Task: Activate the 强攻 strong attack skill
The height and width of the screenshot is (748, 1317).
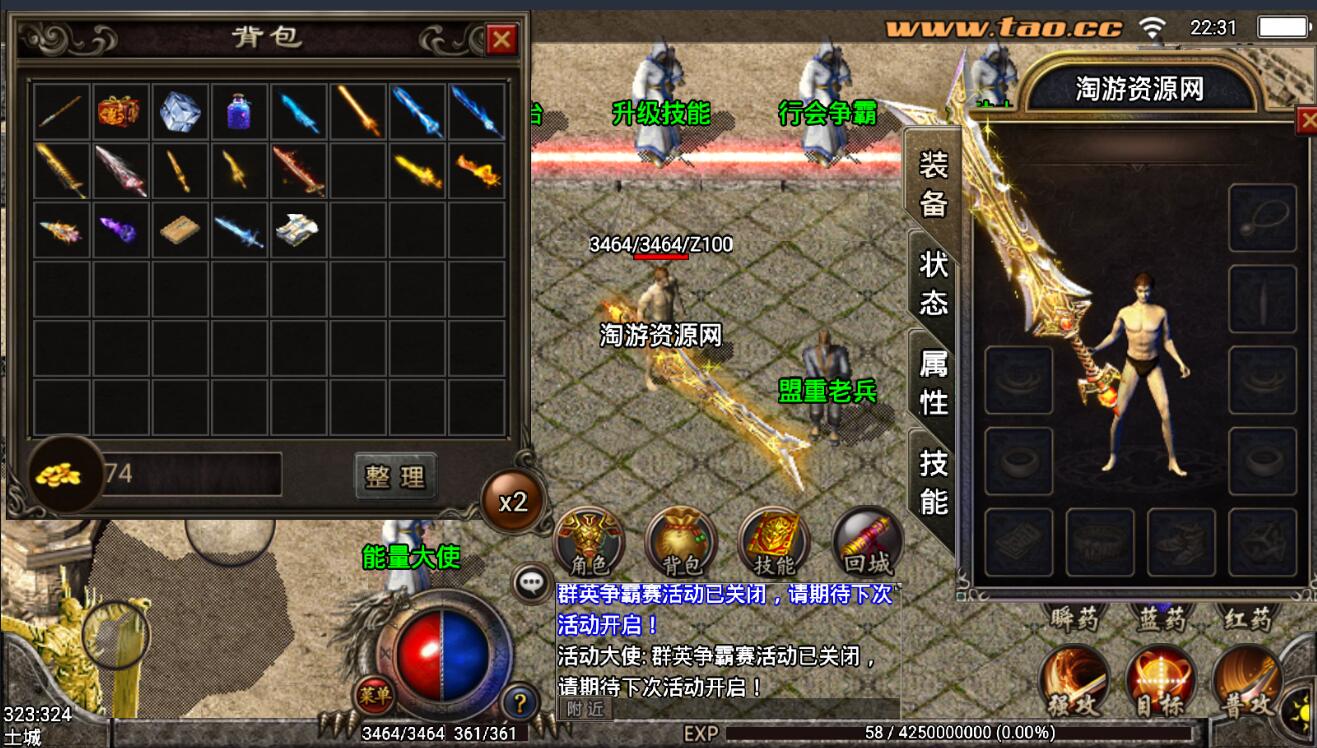Action: 1075,680
